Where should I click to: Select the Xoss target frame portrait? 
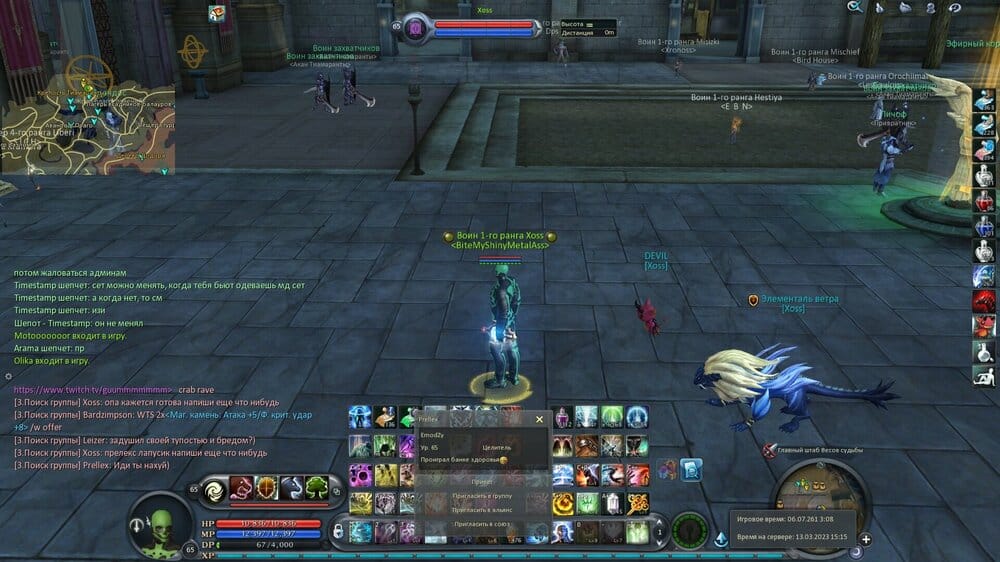(x=416, y=29)
